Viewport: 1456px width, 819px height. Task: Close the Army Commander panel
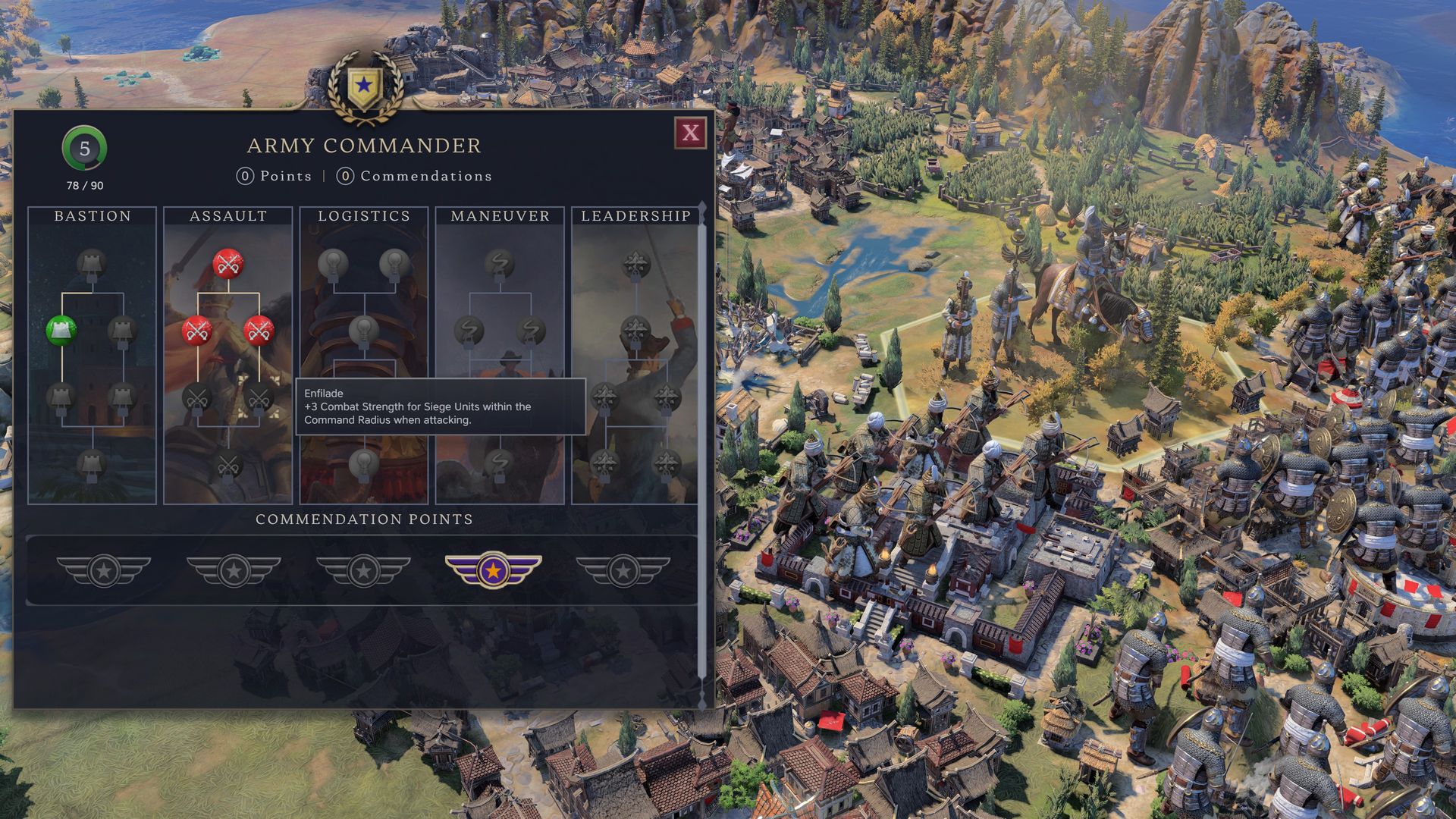click(690, 133)
